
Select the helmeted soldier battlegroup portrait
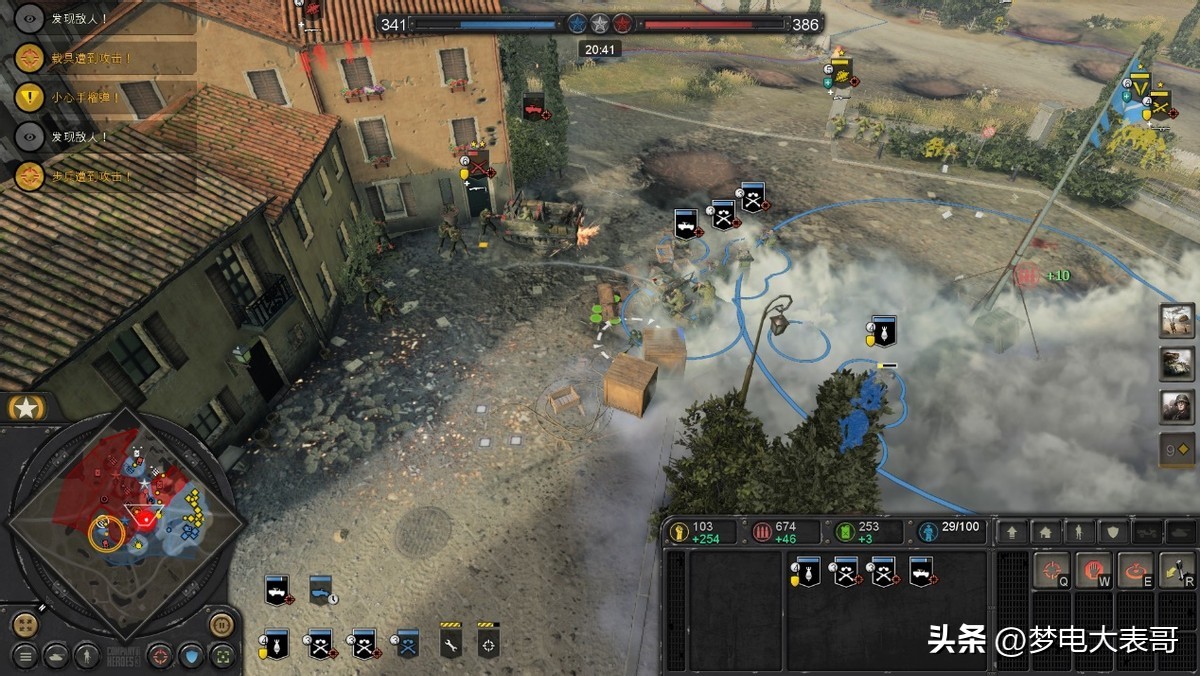[1177, 407]
